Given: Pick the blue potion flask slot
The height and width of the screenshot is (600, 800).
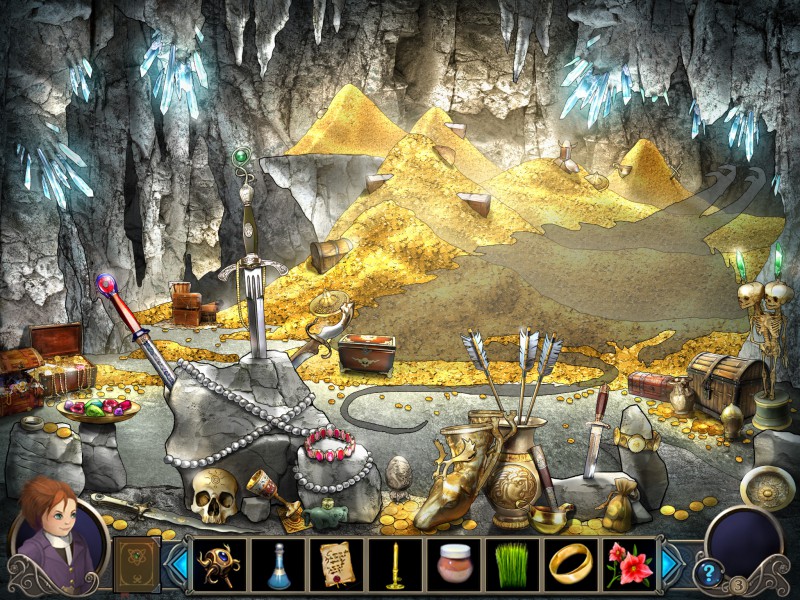Looking at the screenshot, I should point(276,565).
